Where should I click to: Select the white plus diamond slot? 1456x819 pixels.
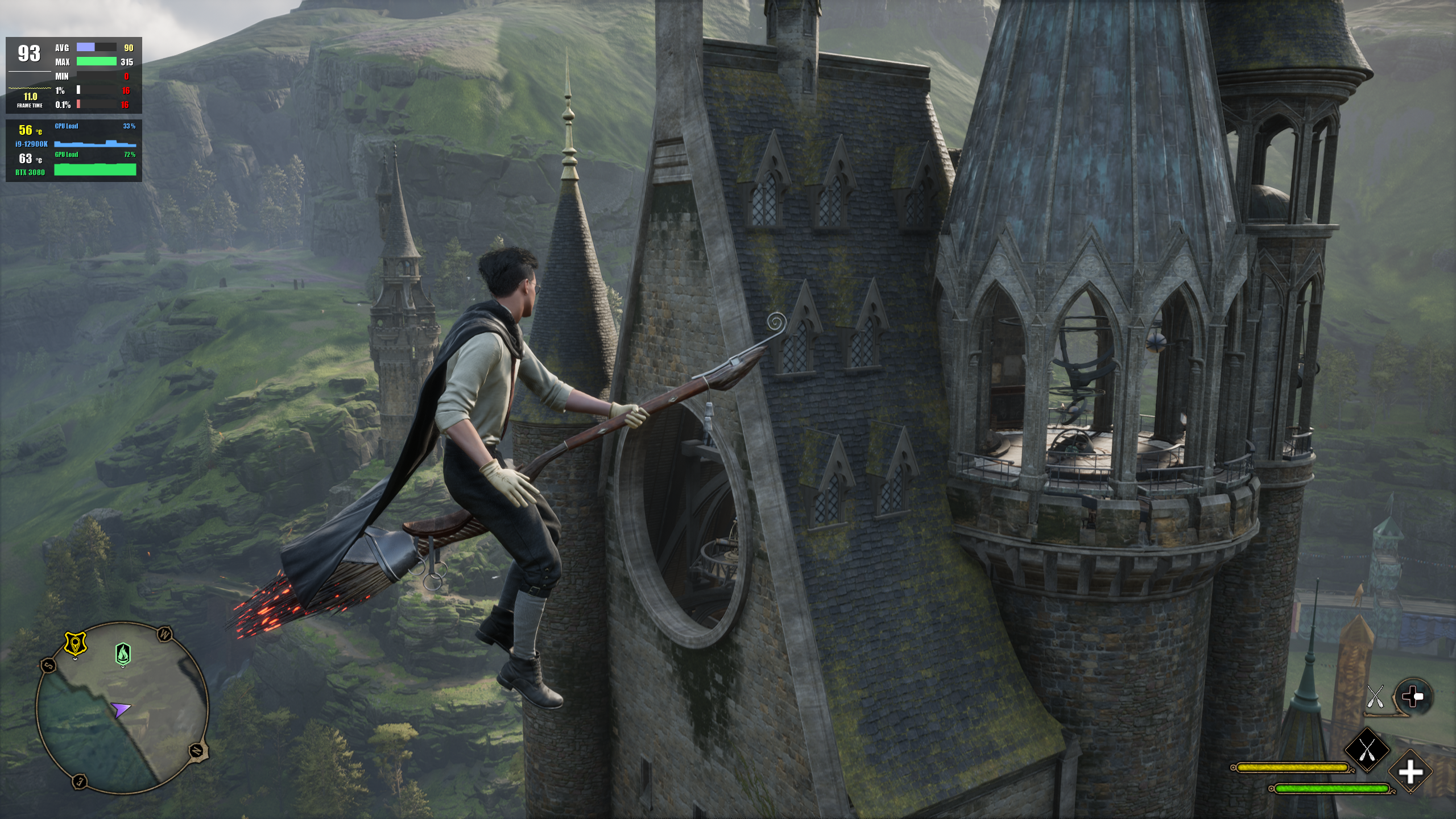pos(1410,772)
